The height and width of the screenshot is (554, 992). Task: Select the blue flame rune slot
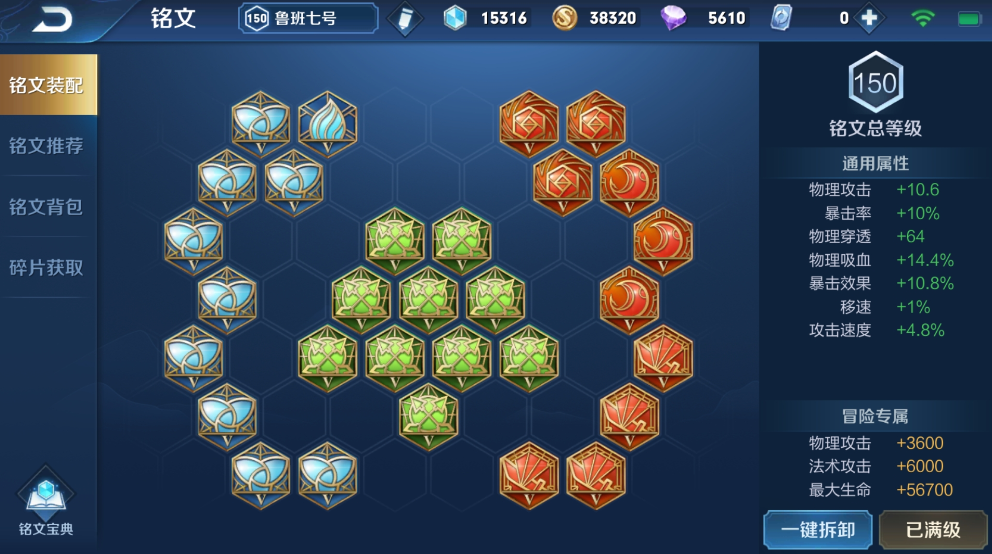pyautogui.click(x=327, y=123)
